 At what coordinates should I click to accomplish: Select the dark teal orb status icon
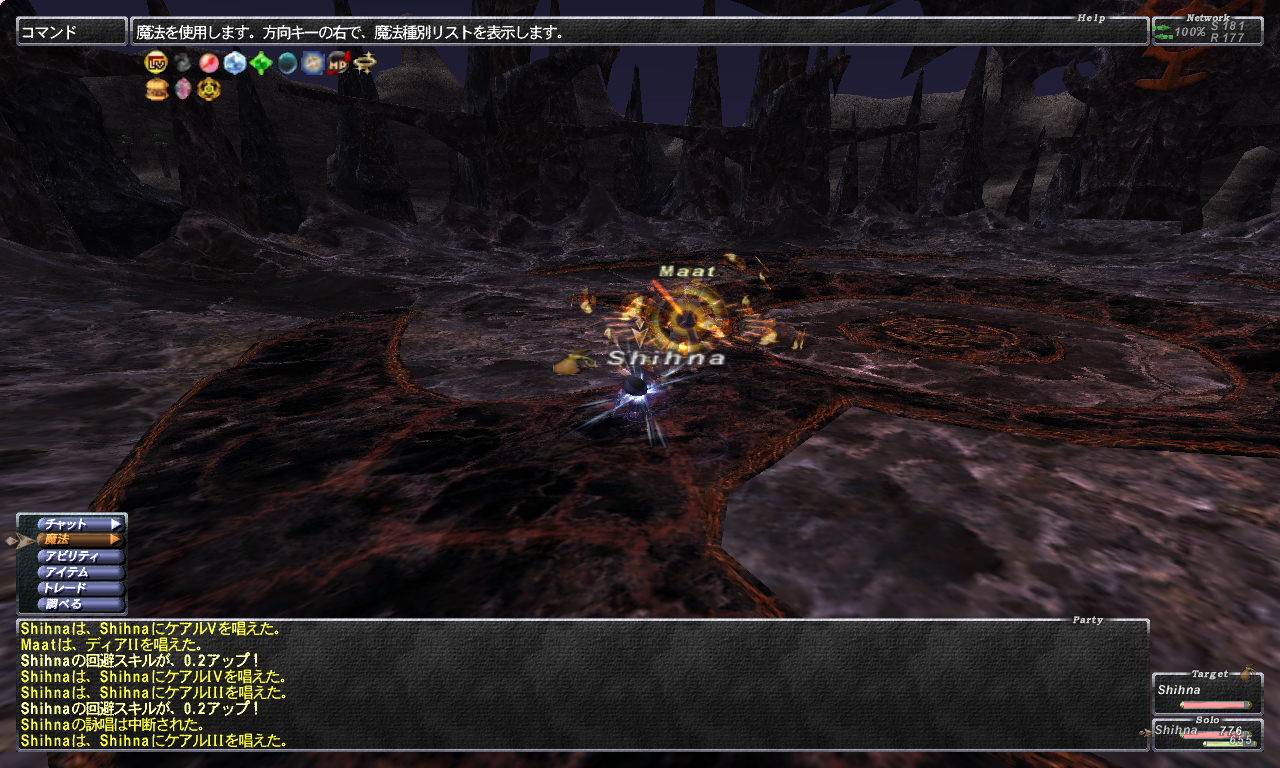pos(287,63)
